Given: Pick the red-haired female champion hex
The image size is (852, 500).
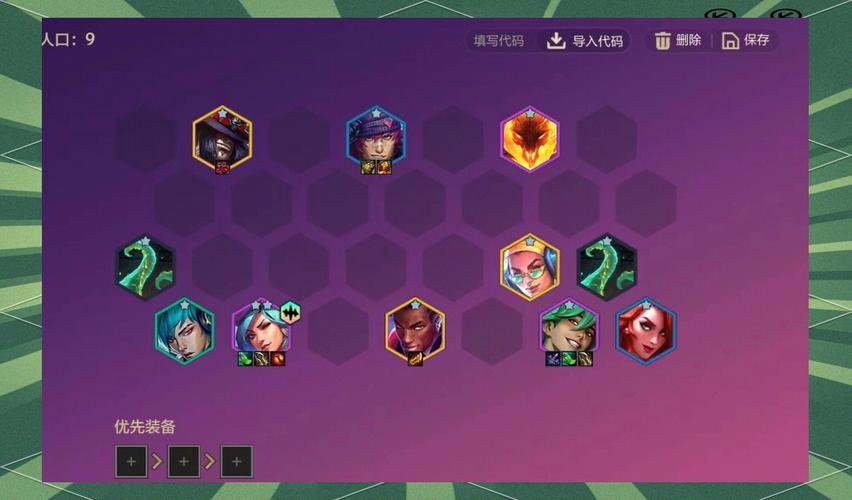Looking at the screenshot, I should click(x=646, y=330).
